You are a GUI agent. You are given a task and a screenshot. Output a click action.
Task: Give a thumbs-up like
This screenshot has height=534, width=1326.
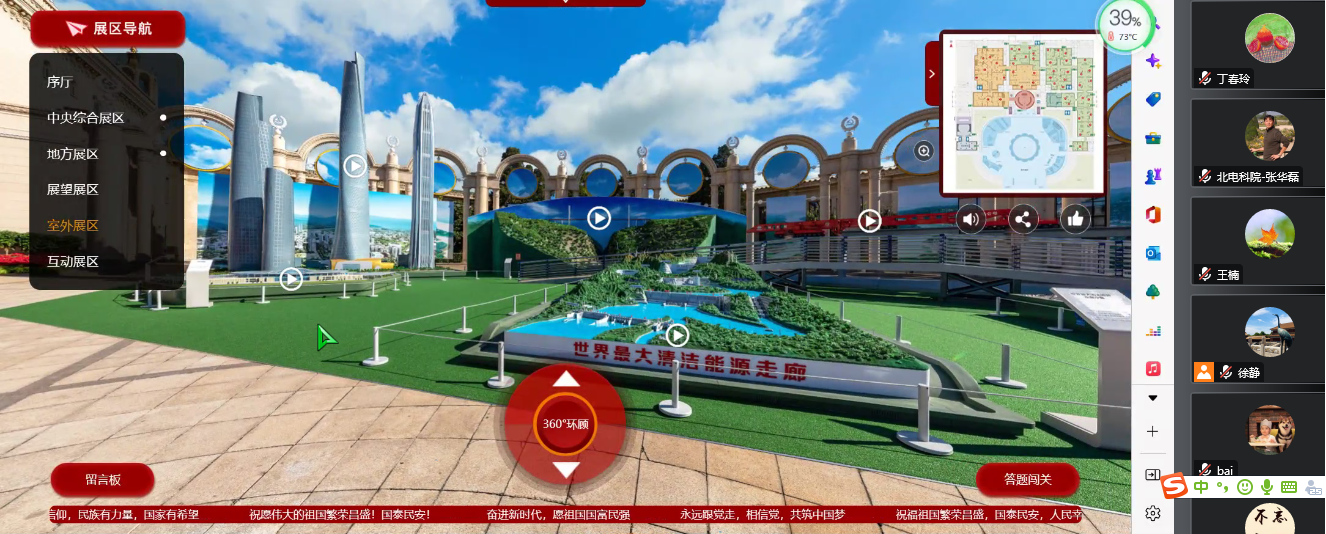click(1075, 219)
